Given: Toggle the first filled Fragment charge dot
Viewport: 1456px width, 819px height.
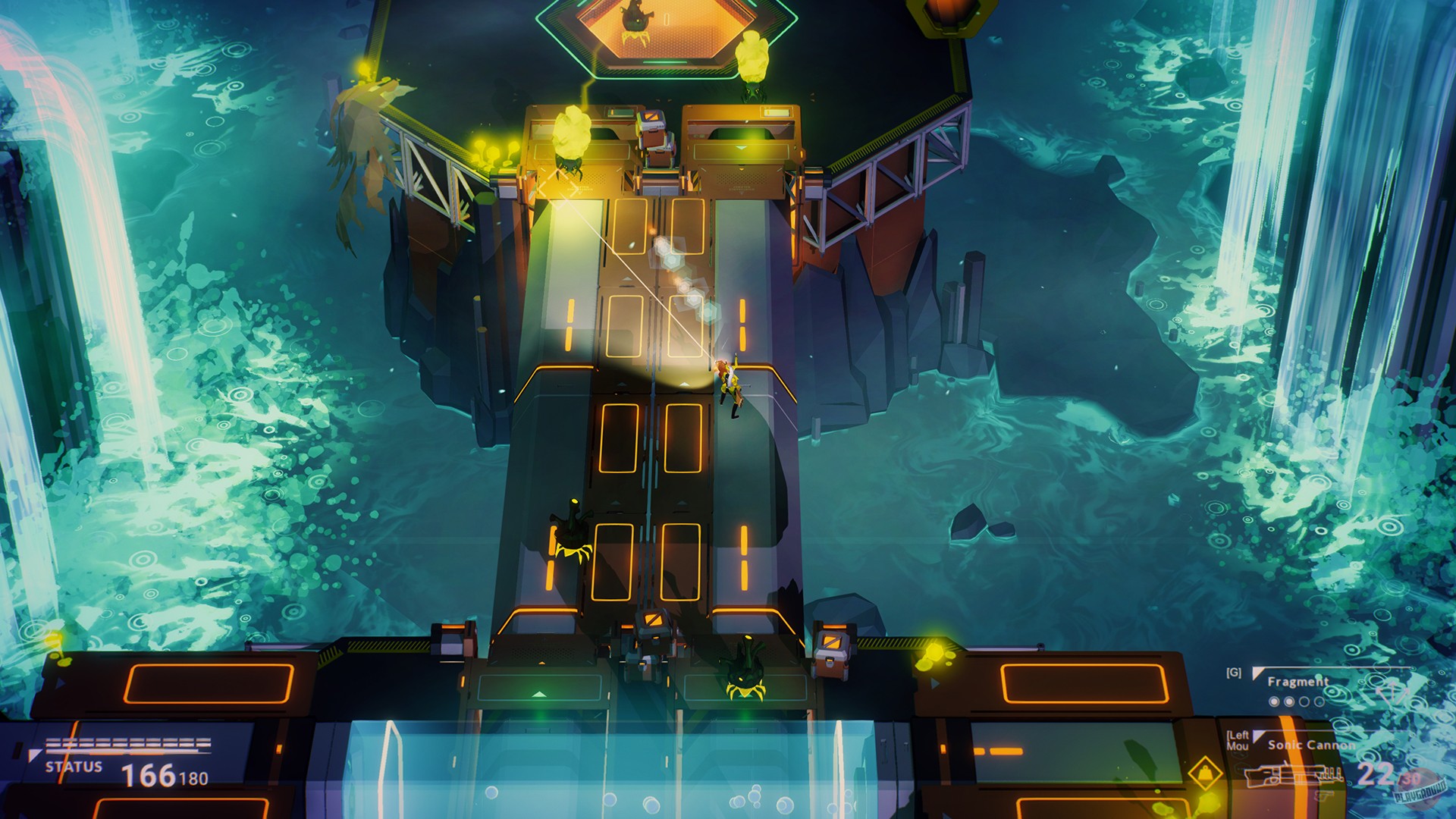Looking at the screenshot, I should point(1274,700).
